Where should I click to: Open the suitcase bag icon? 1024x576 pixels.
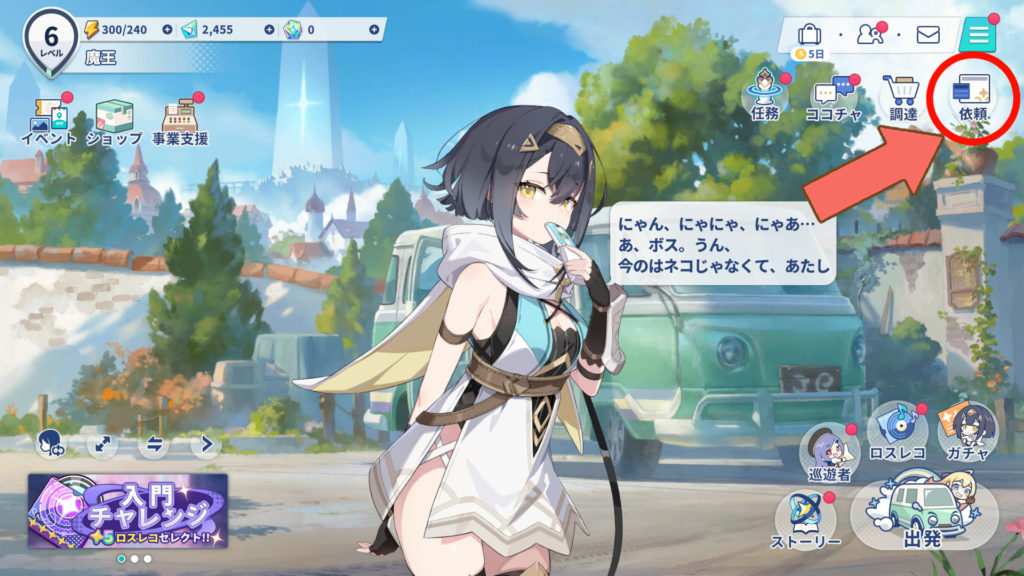coord(809,35)
